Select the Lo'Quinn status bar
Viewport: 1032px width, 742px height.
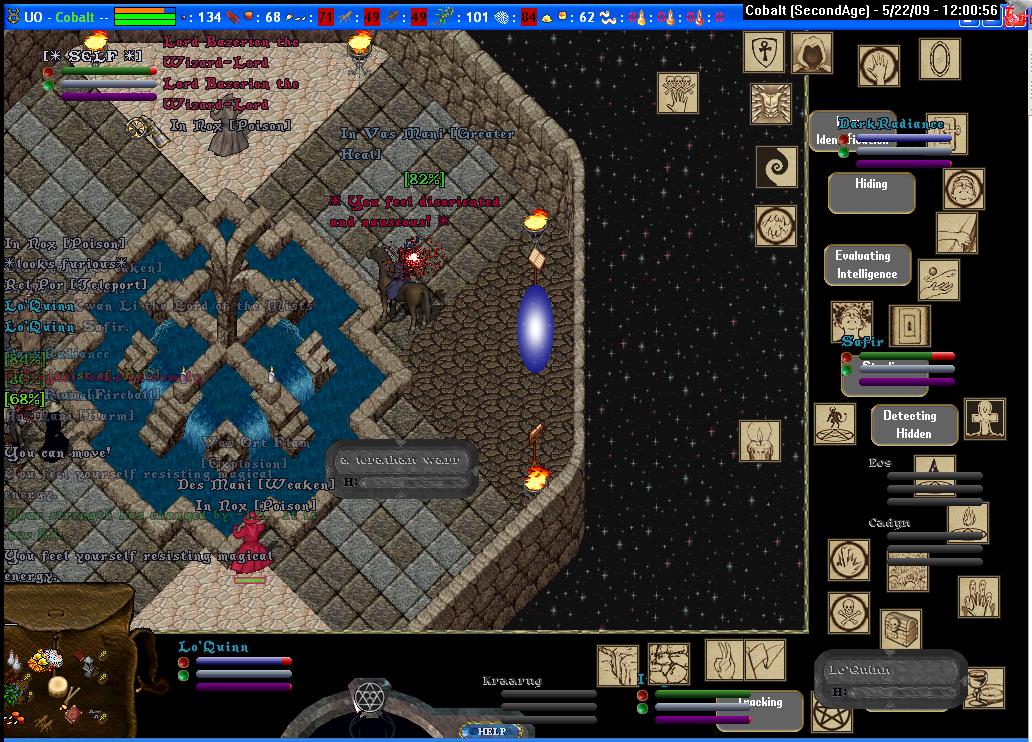[x=236, y=666]
